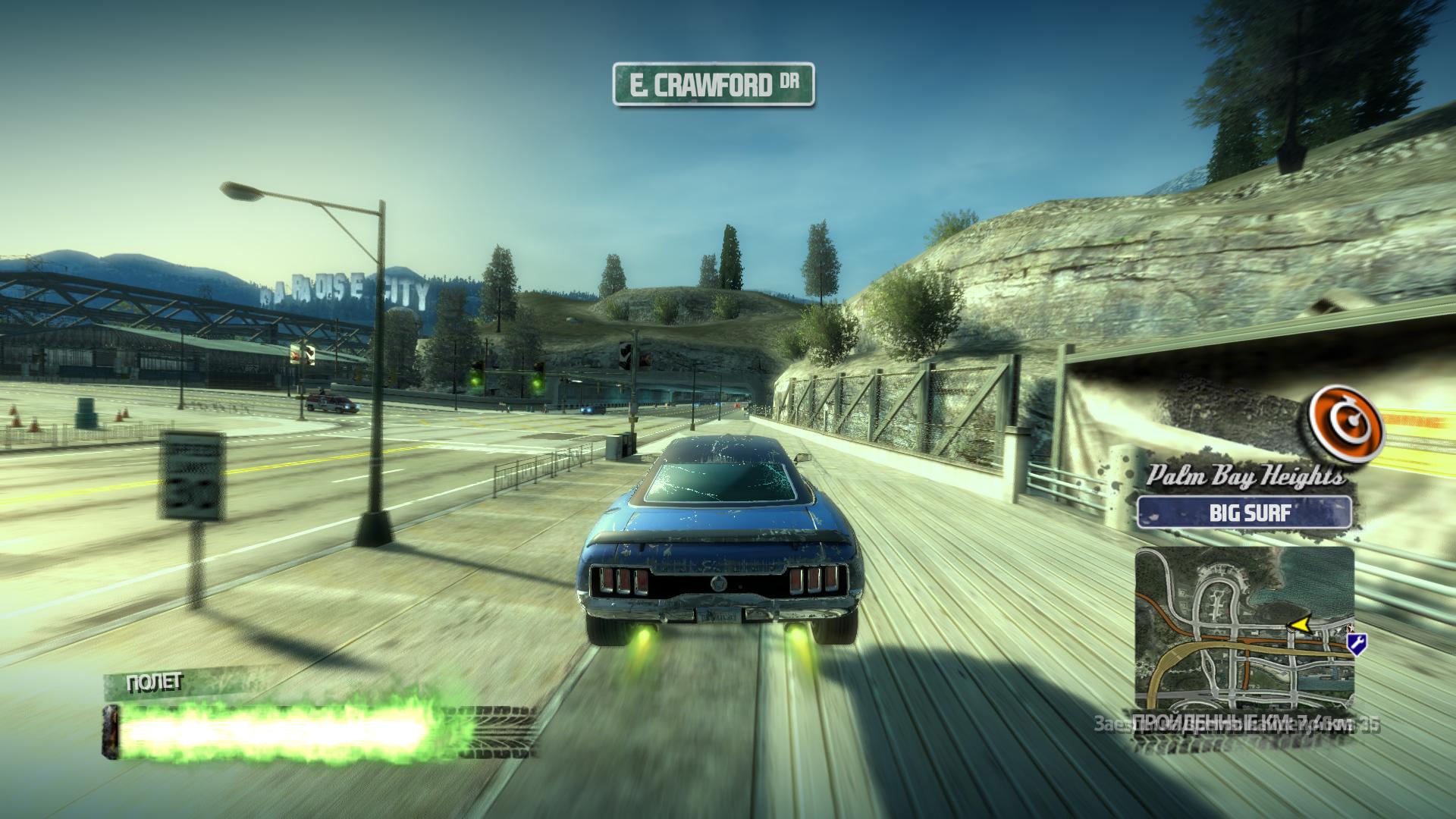1456x819 pixels.
Task: Click the blue wrench repair shop marker
Action: [1357, 644]
